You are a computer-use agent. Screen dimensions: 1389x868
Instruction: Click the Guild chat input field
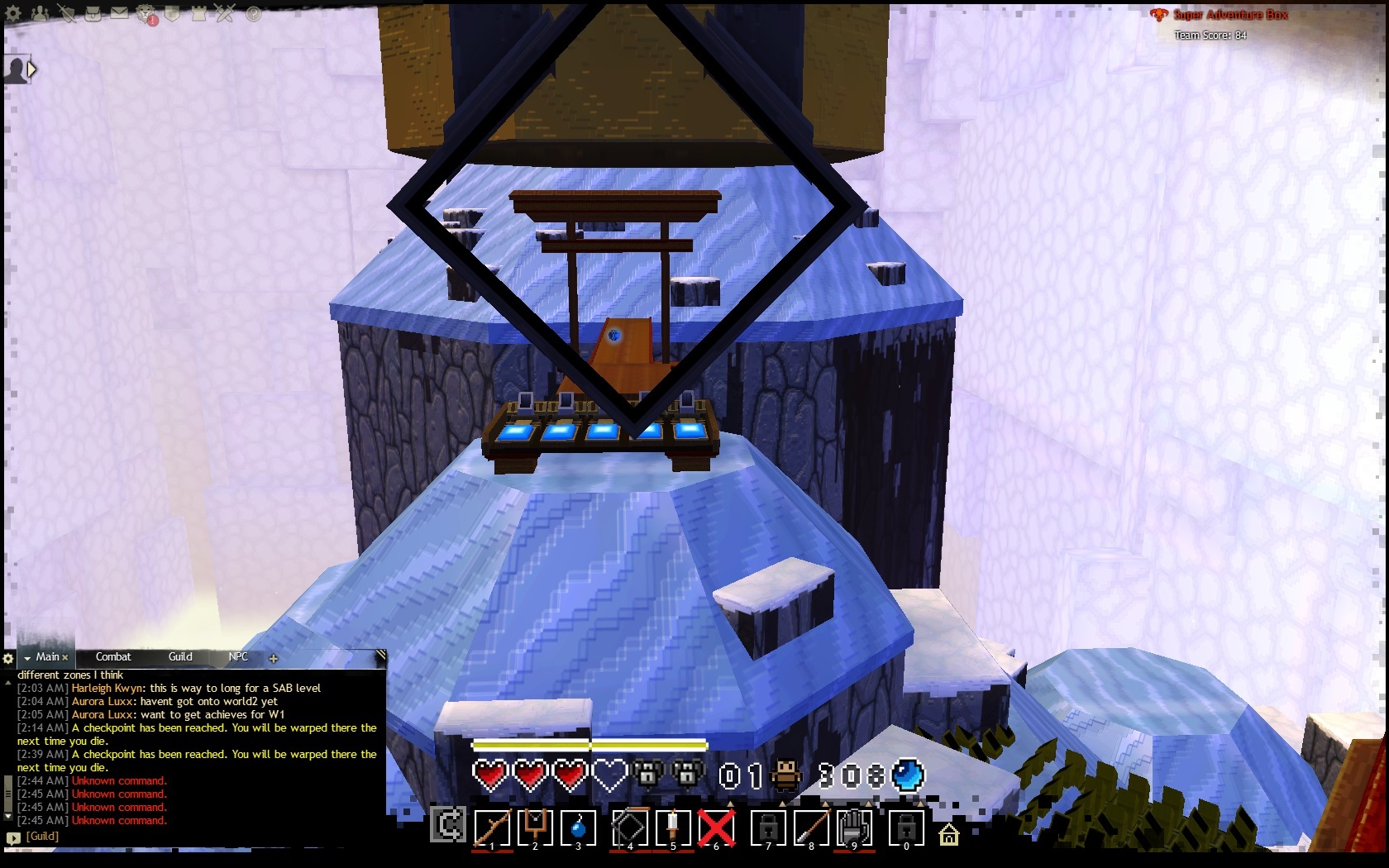198,837
